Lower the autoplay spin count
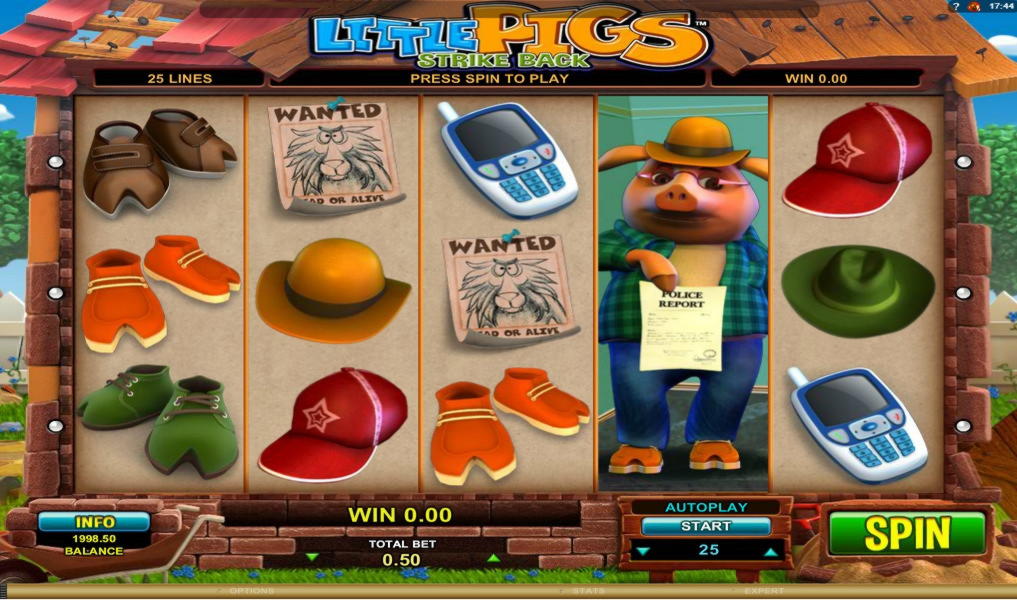Image resolution: width=1017 pixels, height=600 pixels. [x=641, y=551]
